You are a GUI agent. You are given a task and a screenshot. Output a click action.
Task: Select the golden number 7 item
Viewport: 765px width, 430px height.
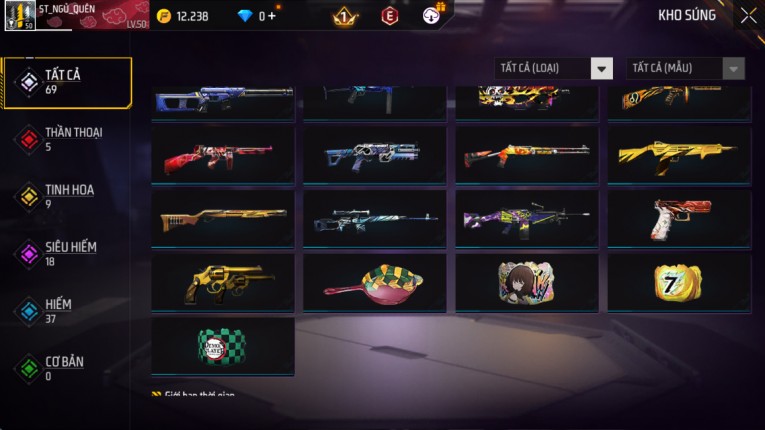(x=679, y=282)
